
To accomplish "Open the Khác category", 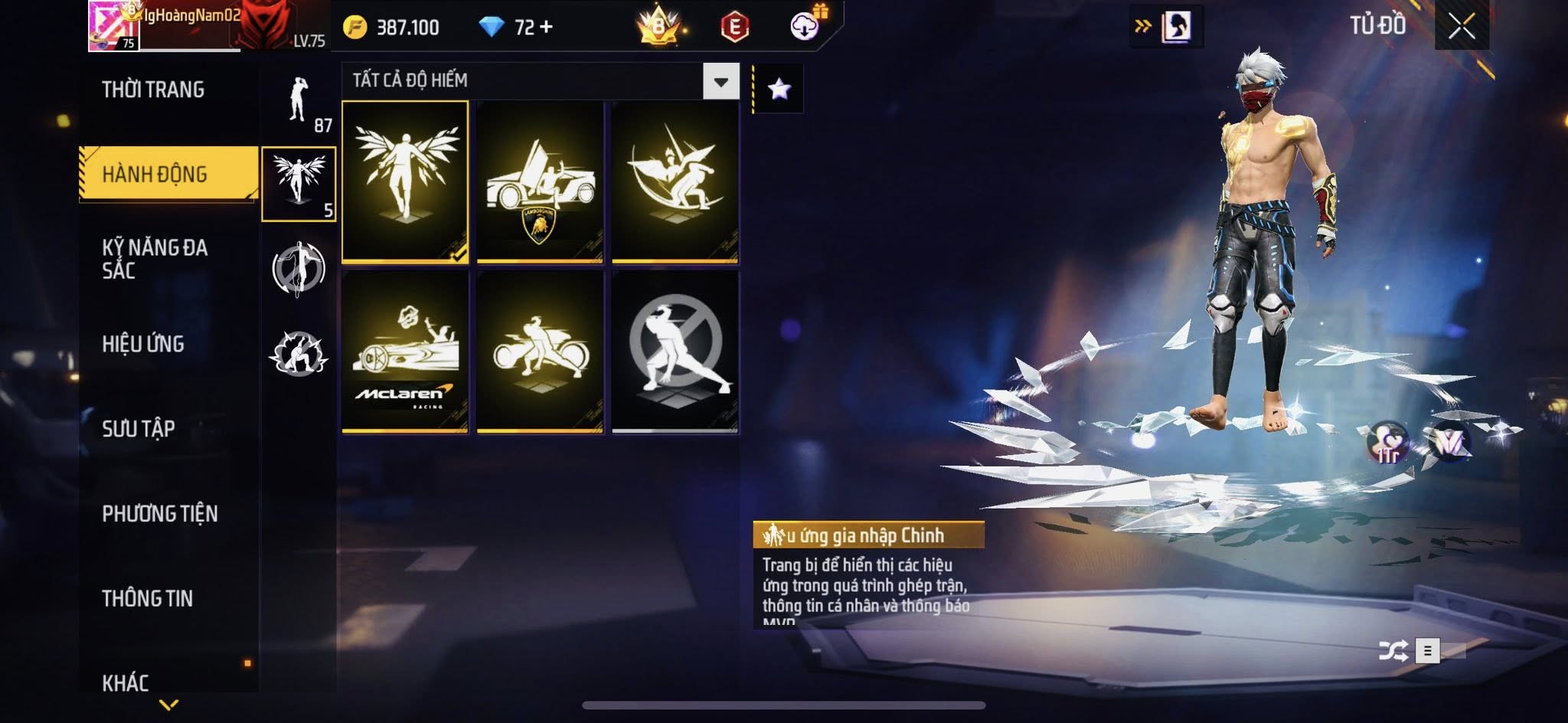I will point(126,682).
